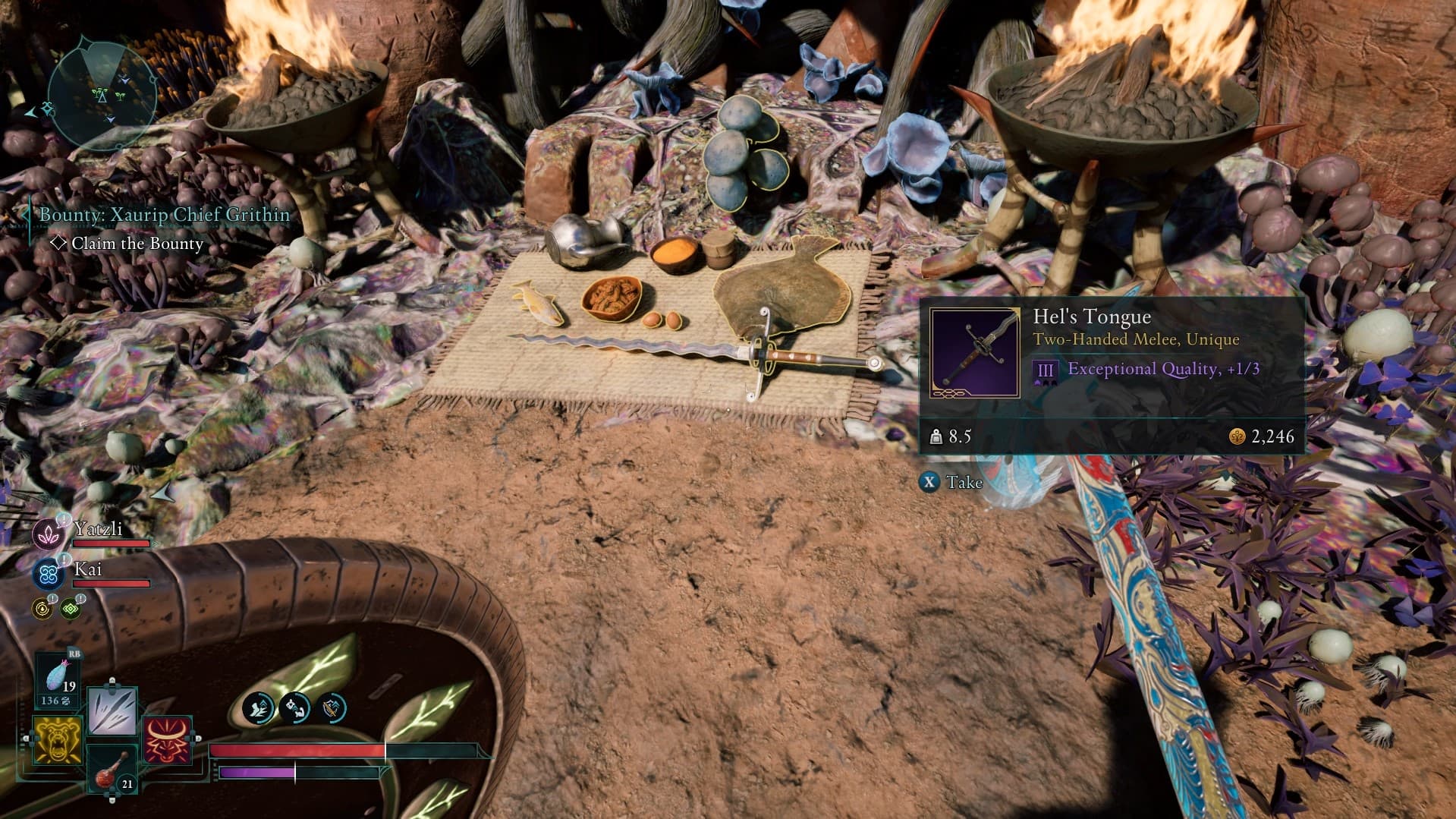Click Kai's blue companion portrait
This screenshot has height=819, width=1456.
[x=49, y=575]
